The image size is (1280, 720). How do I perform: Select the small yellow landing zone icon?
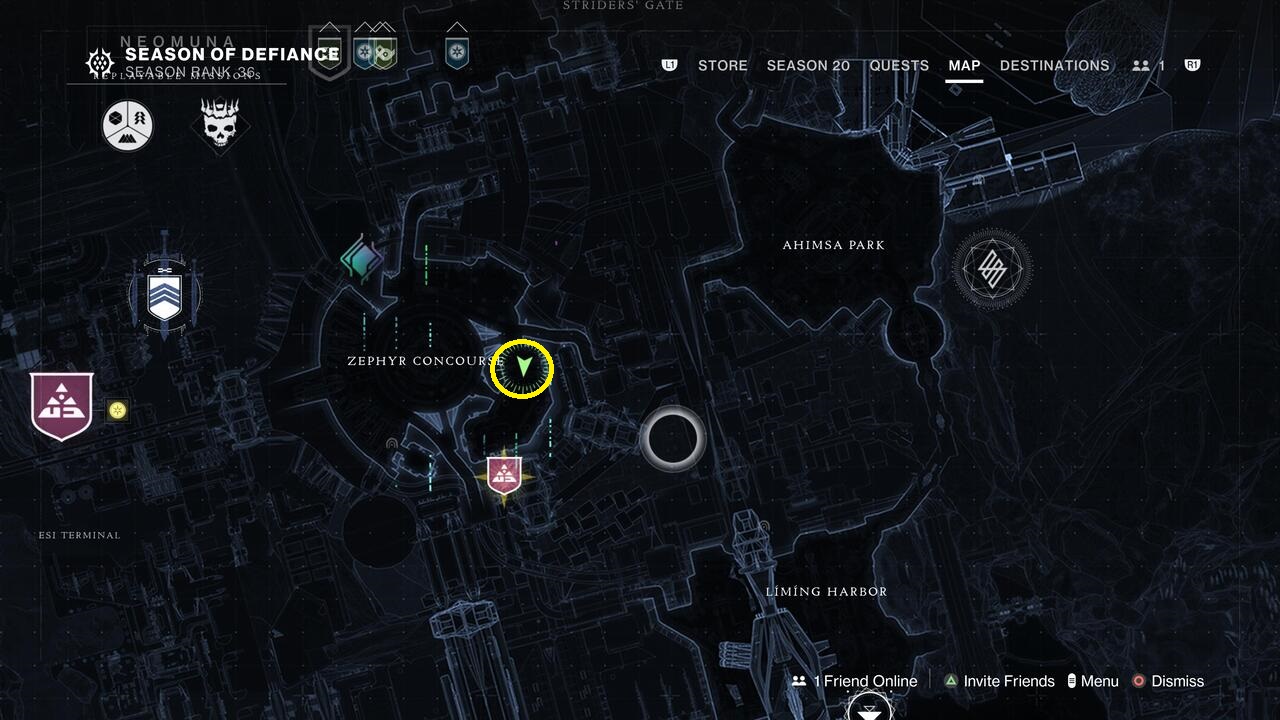point(119,409)
